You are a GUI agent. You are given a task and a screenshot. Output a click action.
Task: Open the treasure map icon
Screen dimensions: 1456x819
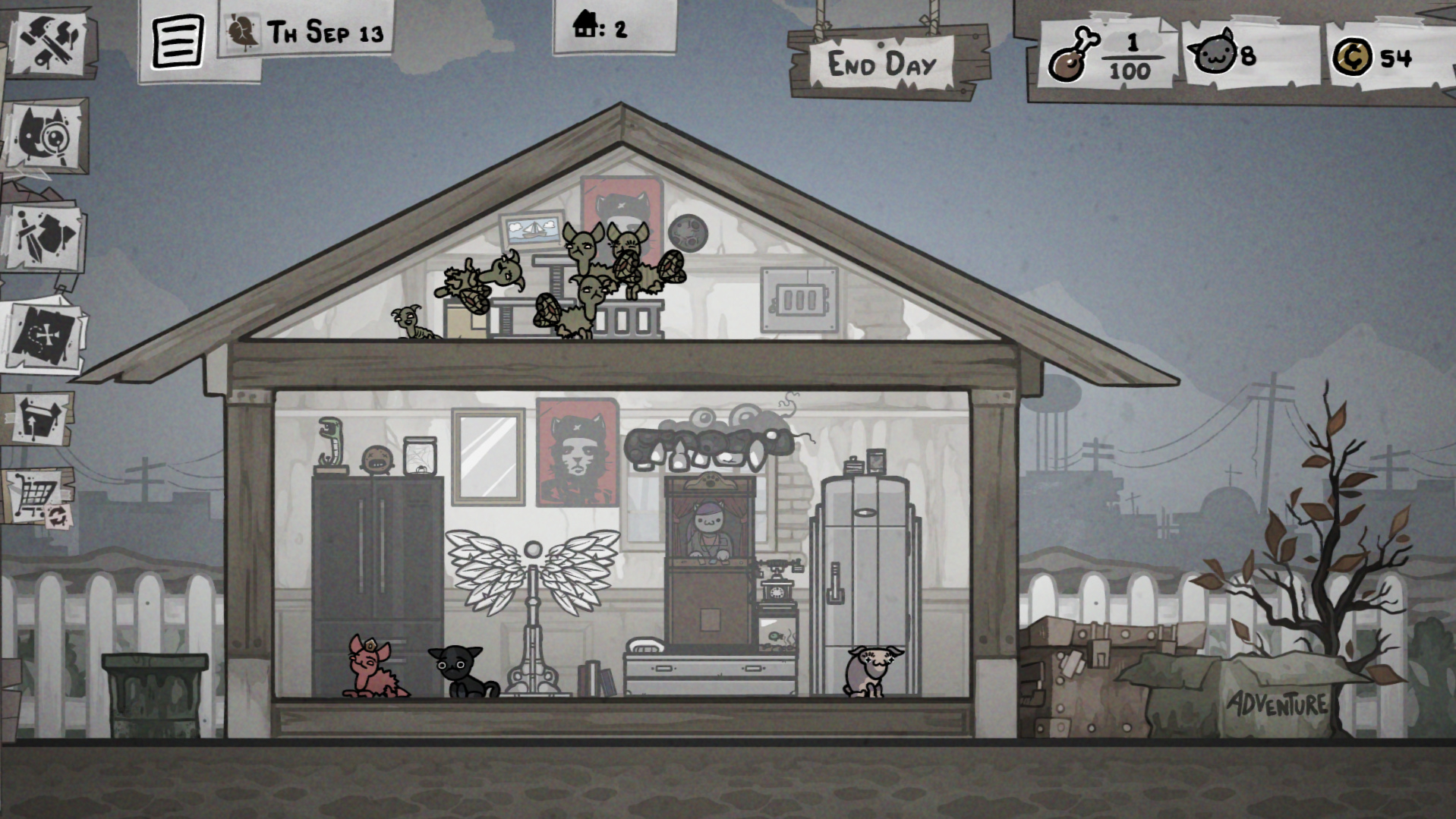tap(43, 335)
